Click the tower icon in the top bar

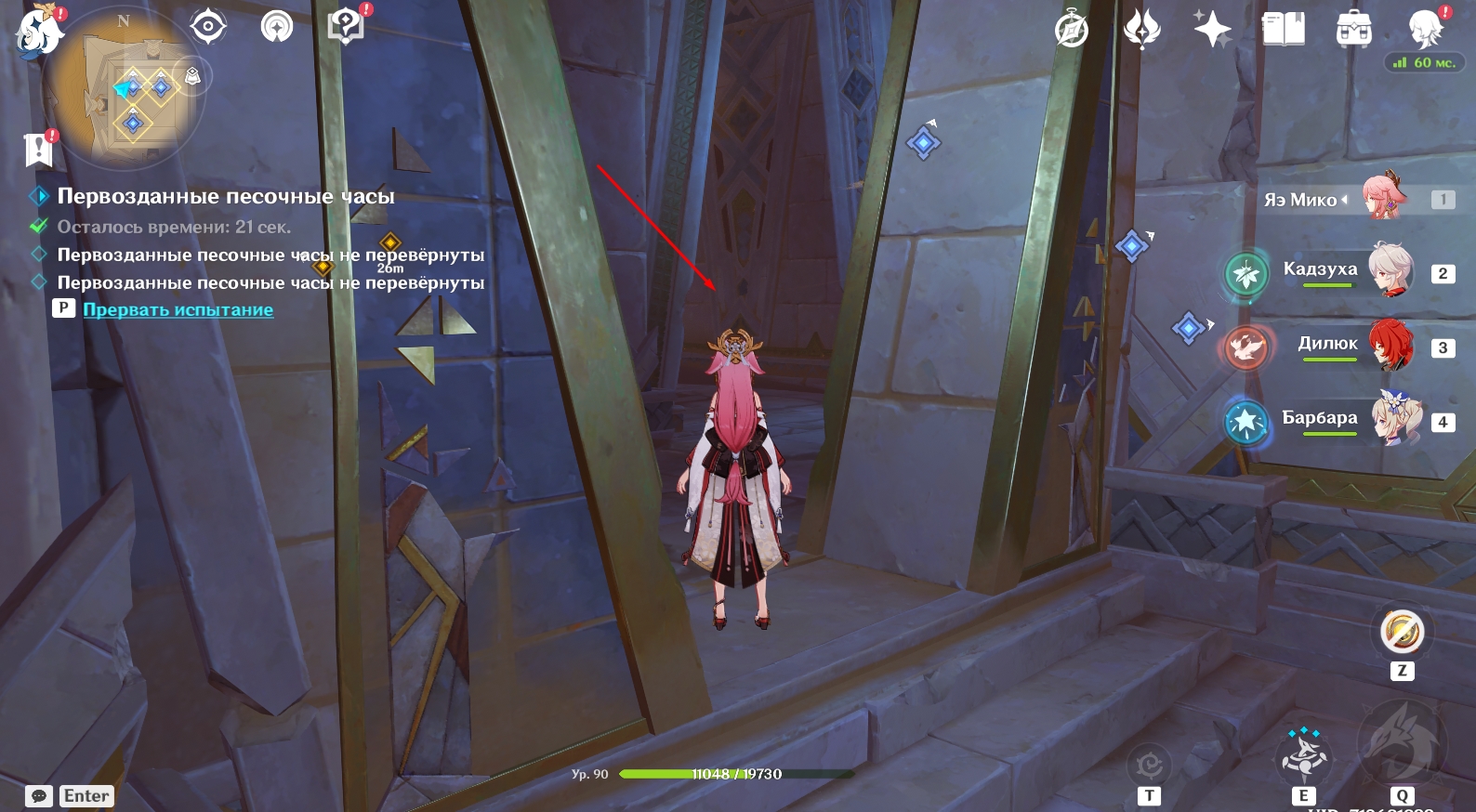click(276, 26)
